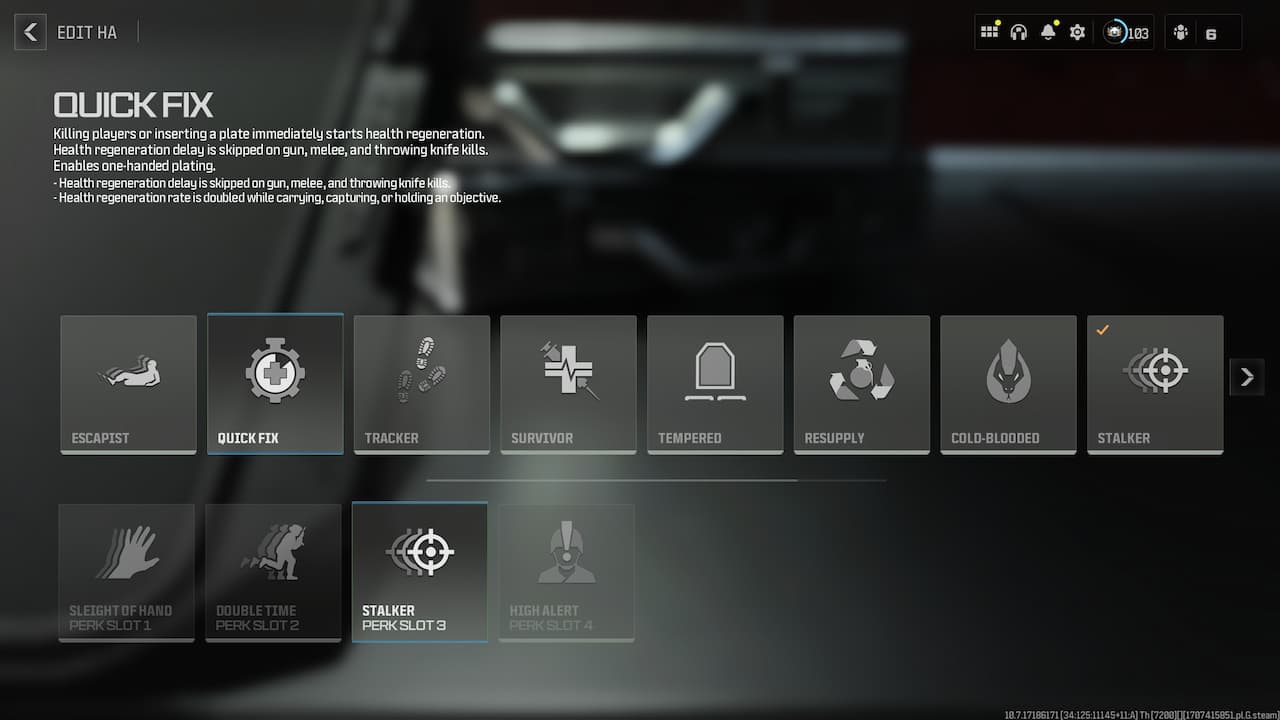Click the back arrow to leave editing

click(29, 31)
